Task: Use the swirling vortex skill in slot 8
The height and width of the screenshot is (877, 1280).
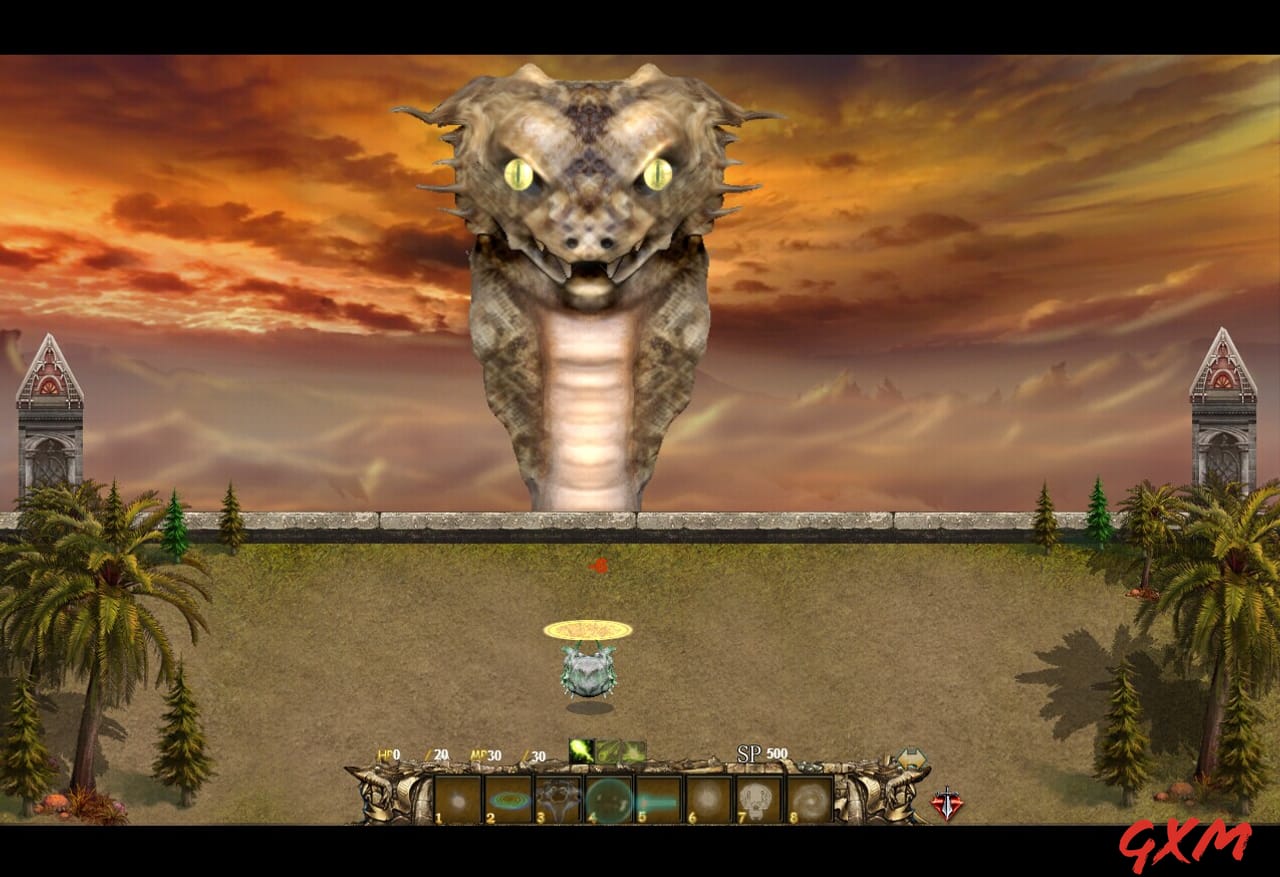Action: click(x=807, y=799)
